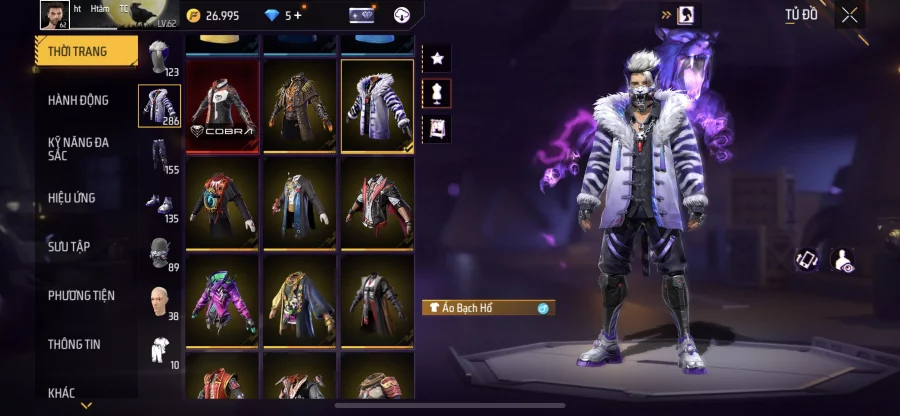This screenshot has width=900, height=416.
Task: Select the Hiệu Ứng tab
Action: tap(72, 198)
